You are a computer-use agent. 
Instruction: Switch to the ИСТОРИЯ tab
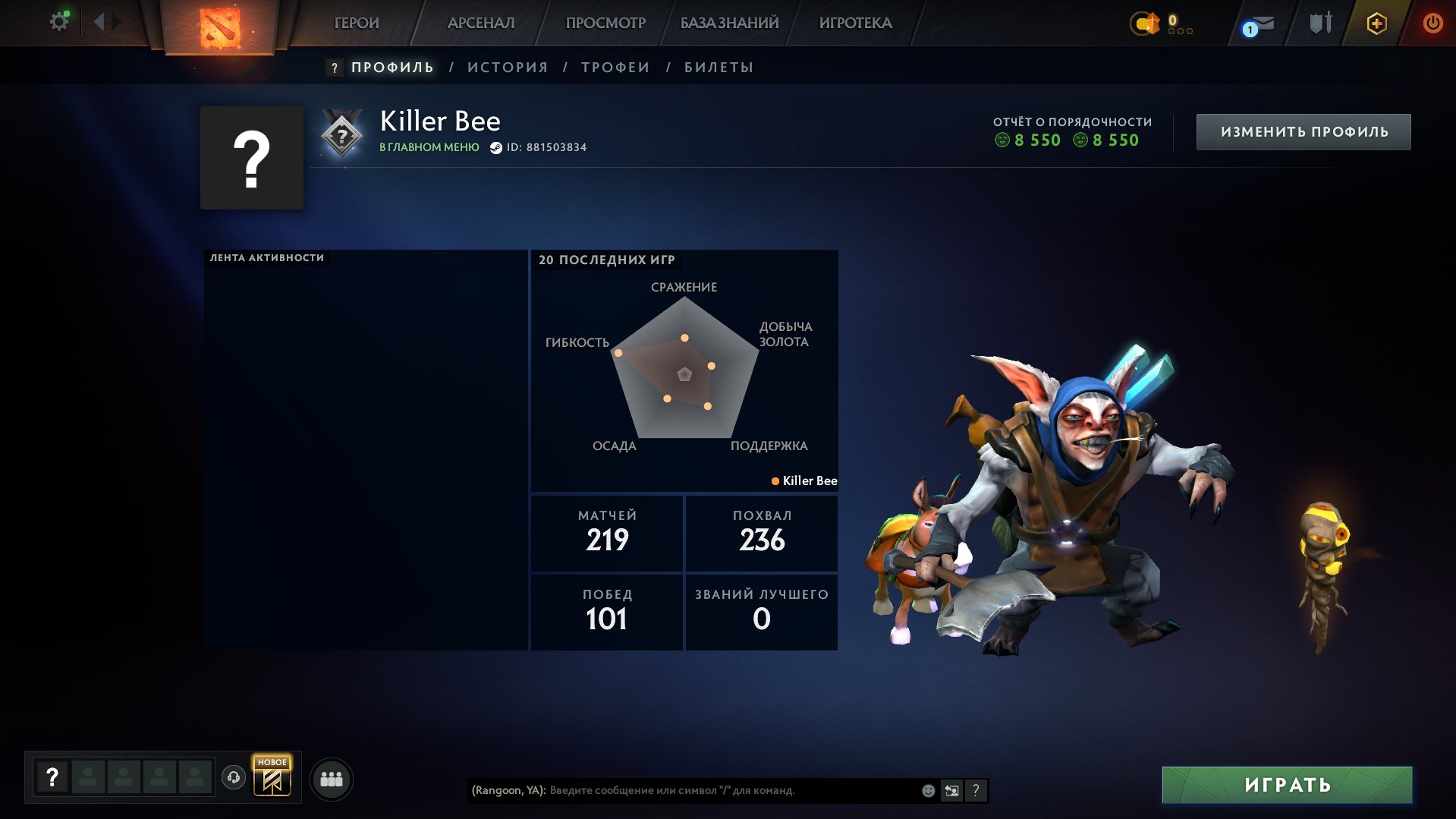coord(507,67)
